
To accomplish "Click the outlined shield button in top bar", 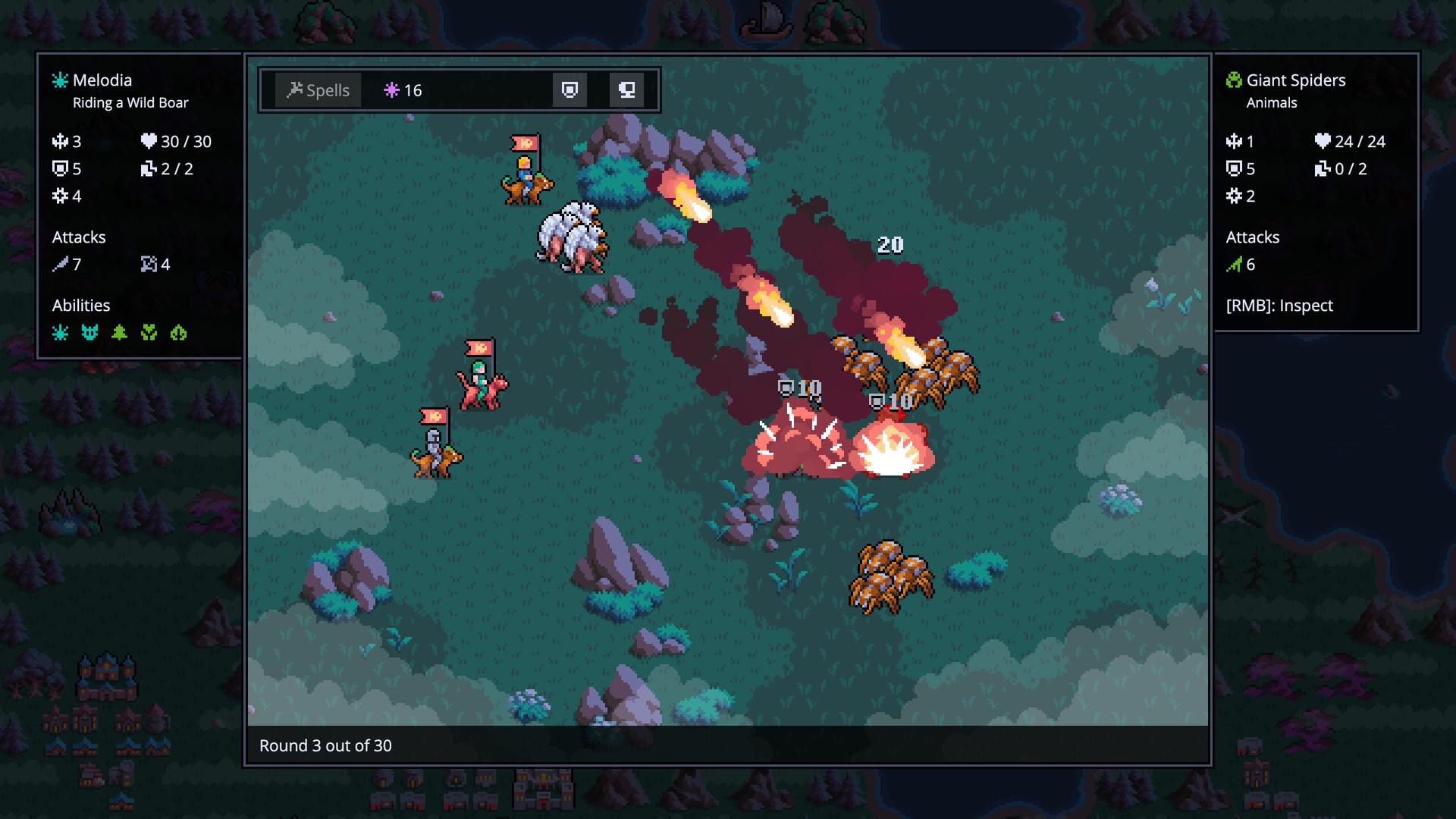I will (x=570, y=90).
